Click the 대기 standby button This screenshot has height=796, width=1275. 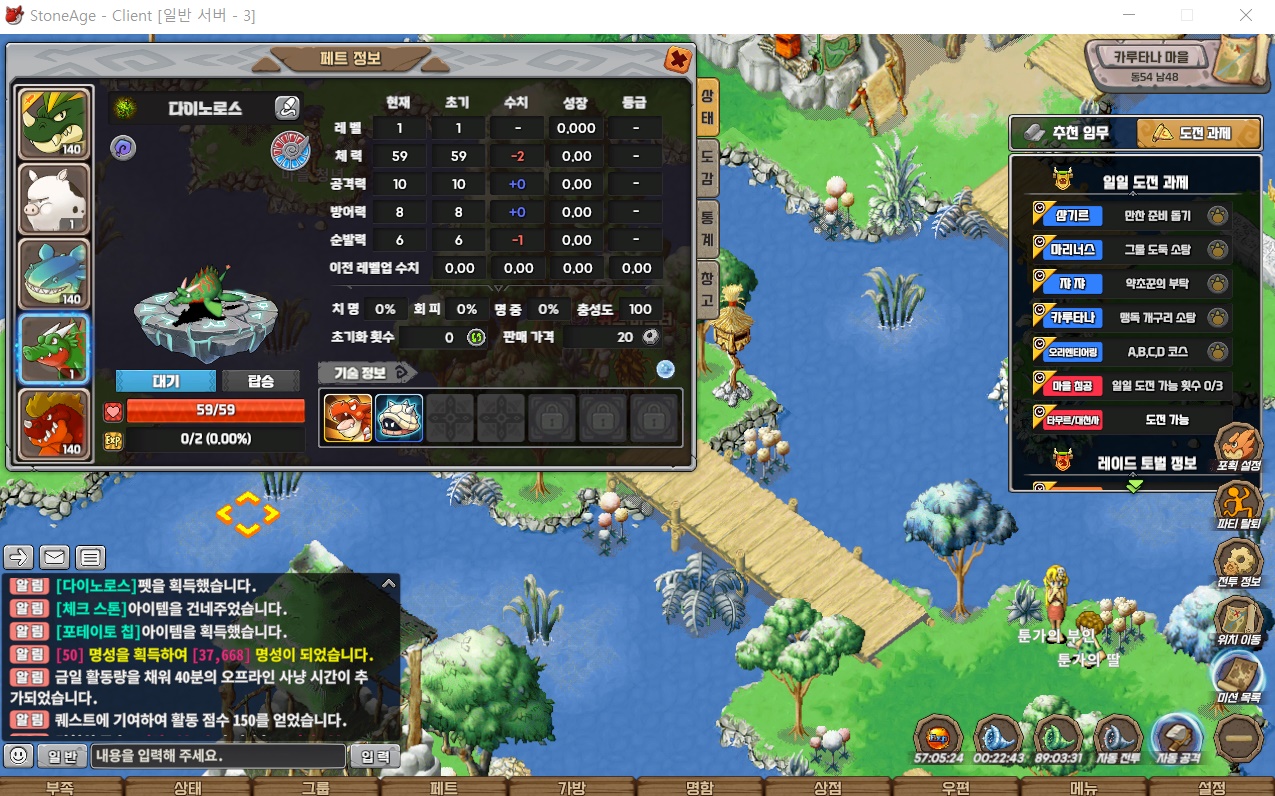pyautogui.click(x=166, y=381)
